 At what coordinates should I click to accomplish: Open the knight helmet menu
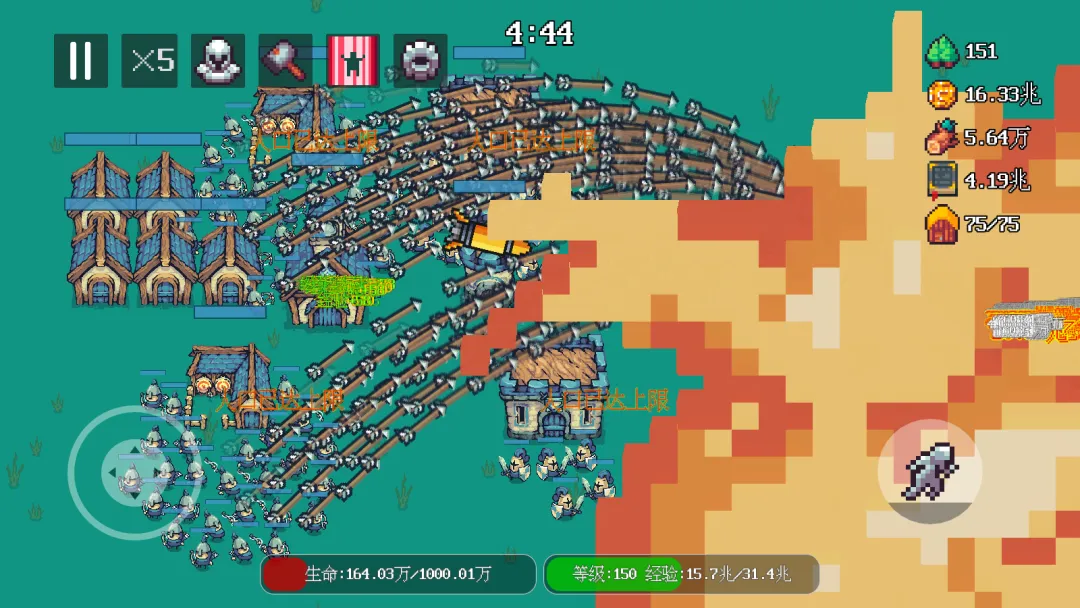(x=217, y=61)
